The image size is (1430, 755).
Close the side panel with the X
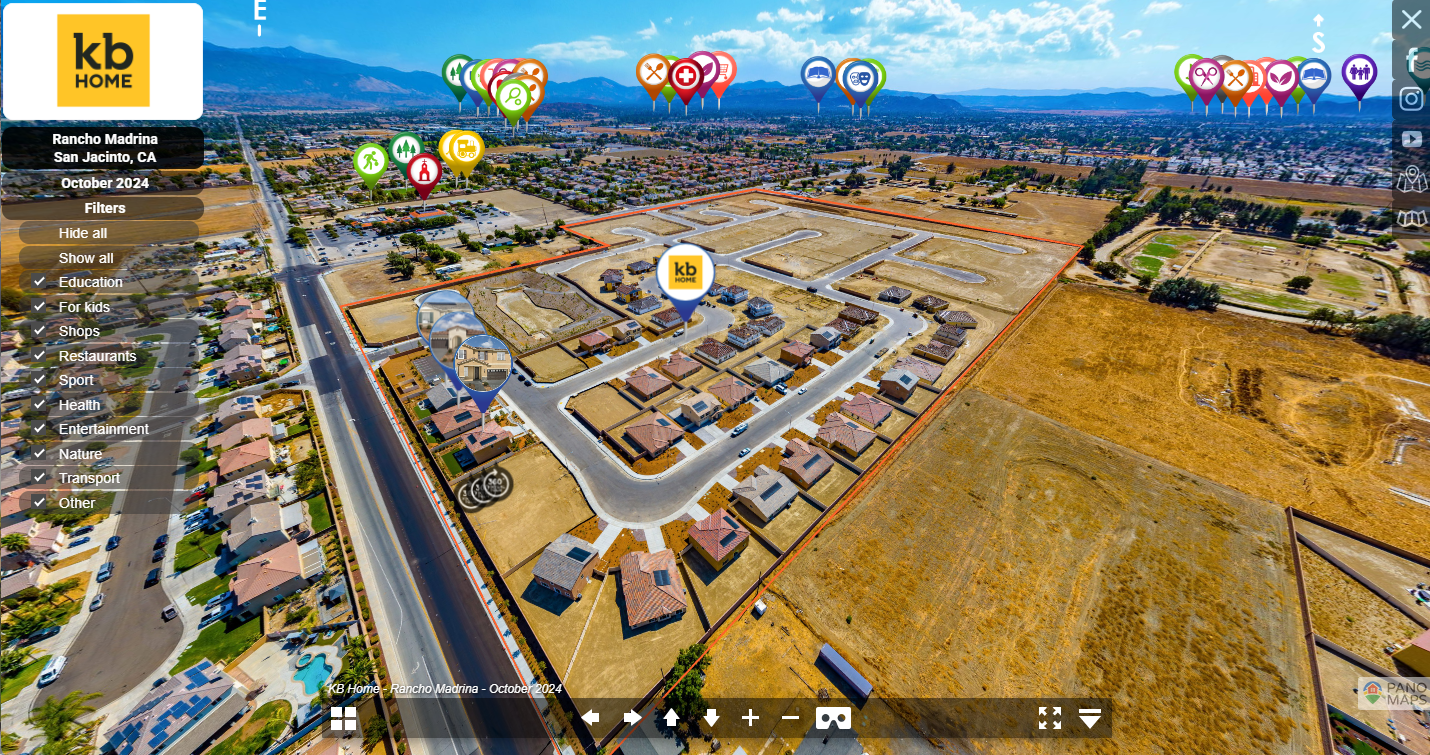(1411, 20)
